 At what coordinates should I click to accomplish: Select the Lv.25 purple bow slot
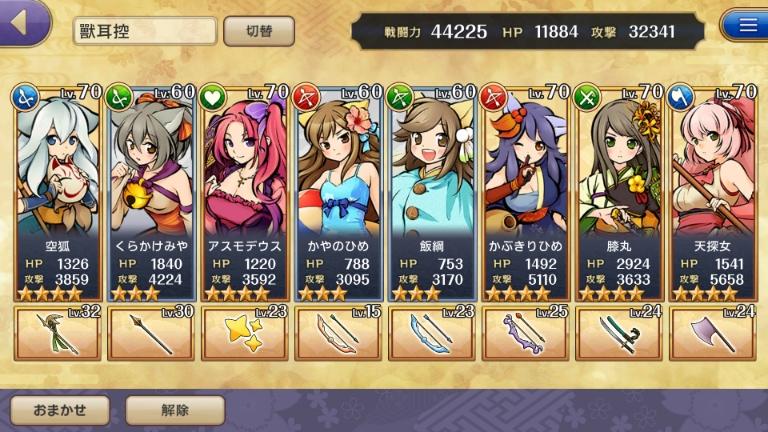[525, 333]
